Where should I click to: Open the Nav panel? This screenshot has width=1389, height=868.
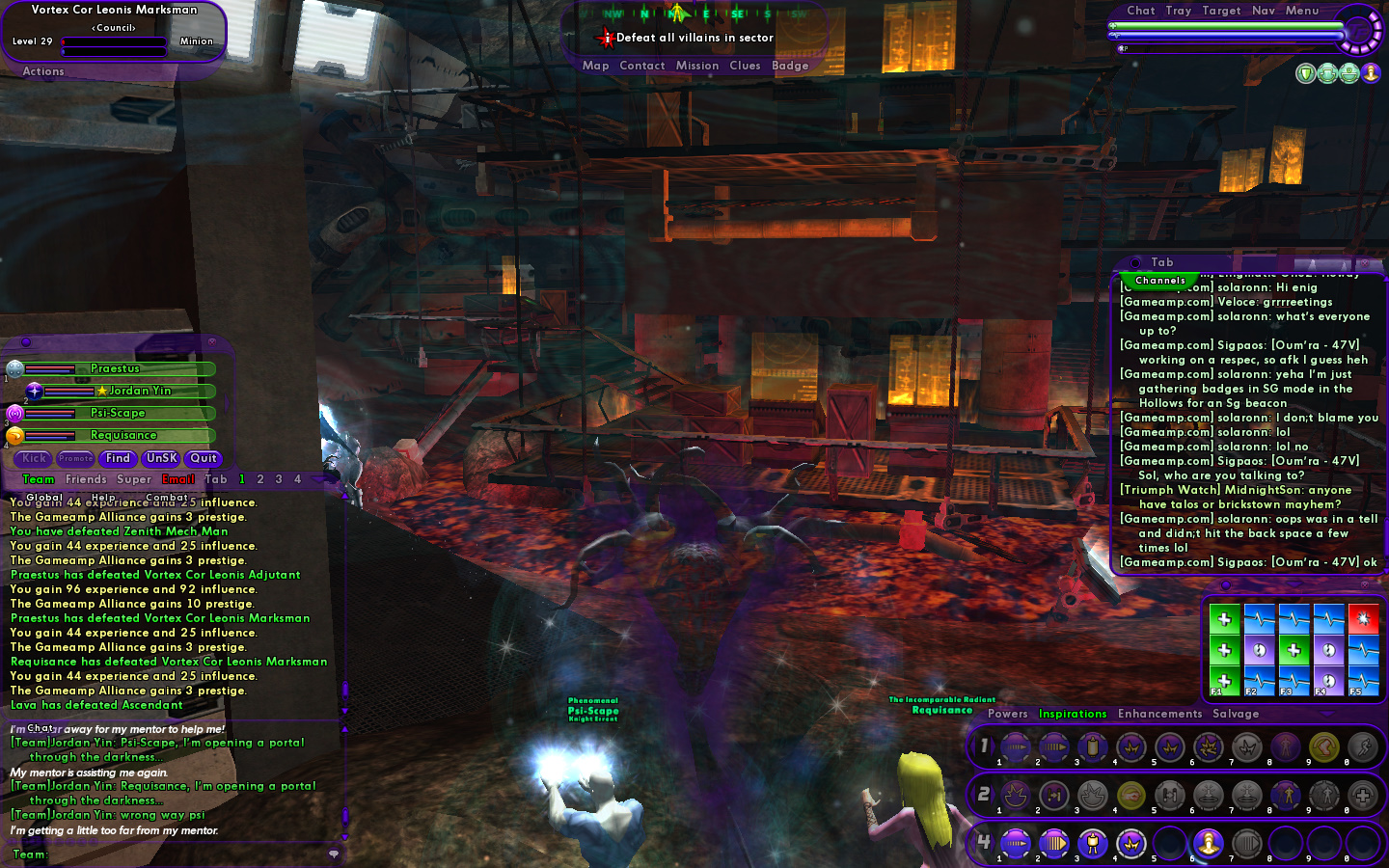coord(1263,11)
